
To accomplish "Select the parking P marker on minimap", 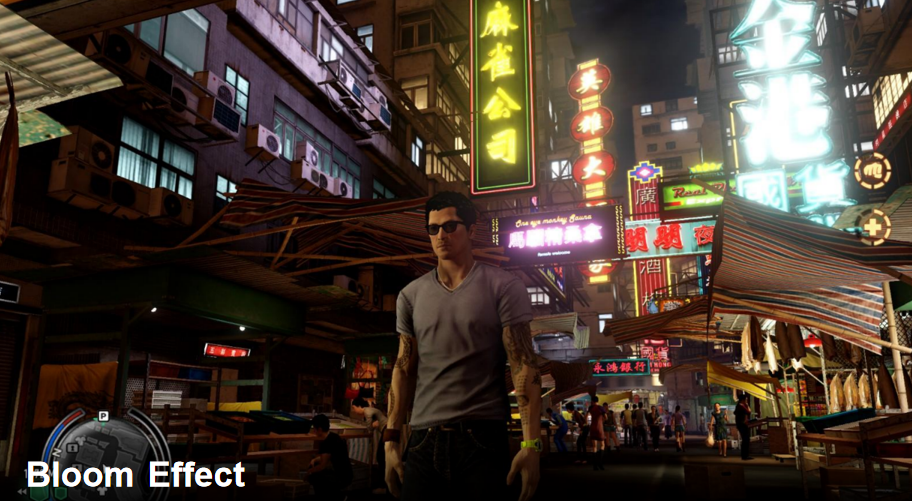I will [x=102, y=416].
